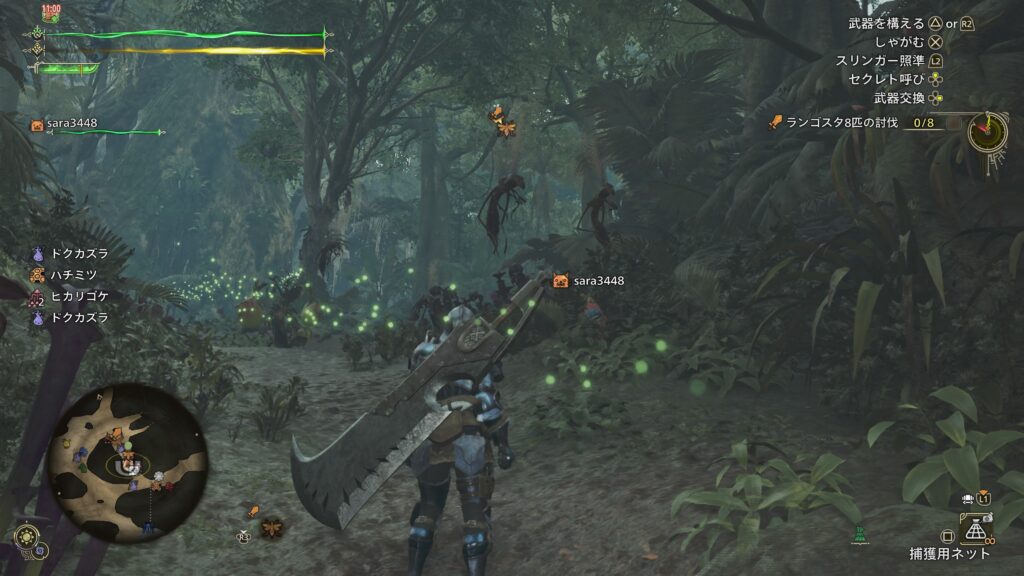Image resolution: width=1024 pixels, height=576 pixels.
Task: Open the ランゴスタ8匹の討伐 quest objective tracker
Action: [x=851, y=123]
